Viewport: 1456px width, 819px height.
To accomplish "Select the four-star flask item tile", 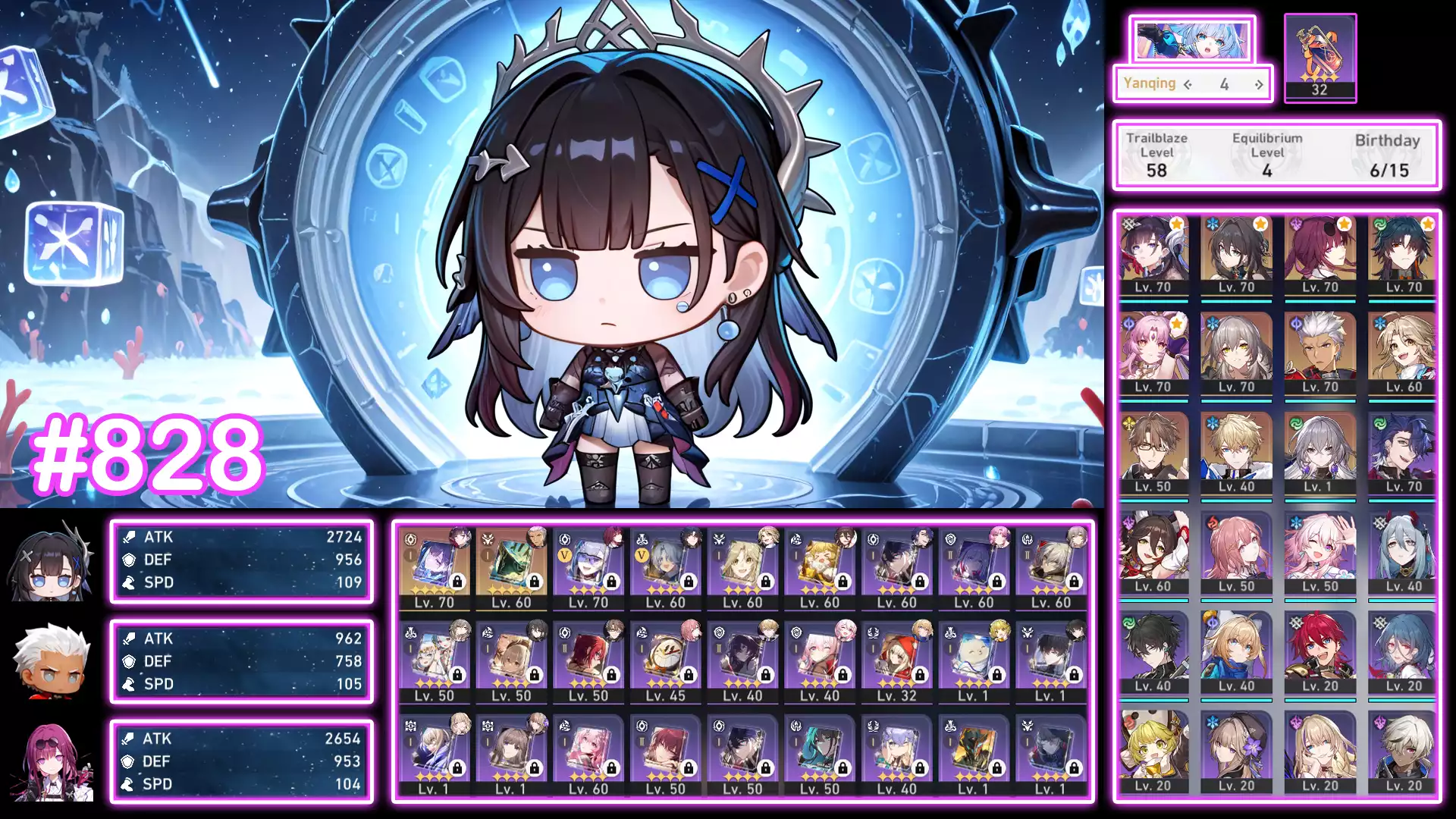I will click(x=1319, y=57).
